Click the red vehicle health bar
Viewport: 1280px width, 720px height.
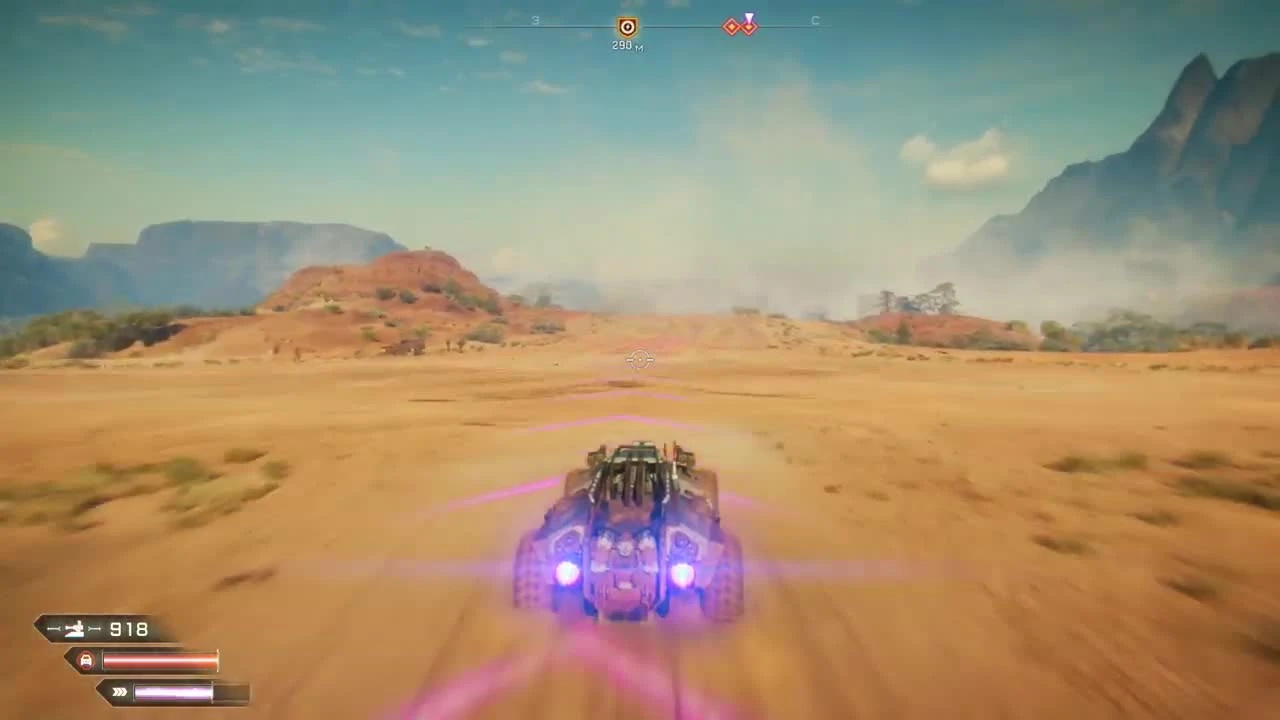point(160,659)
